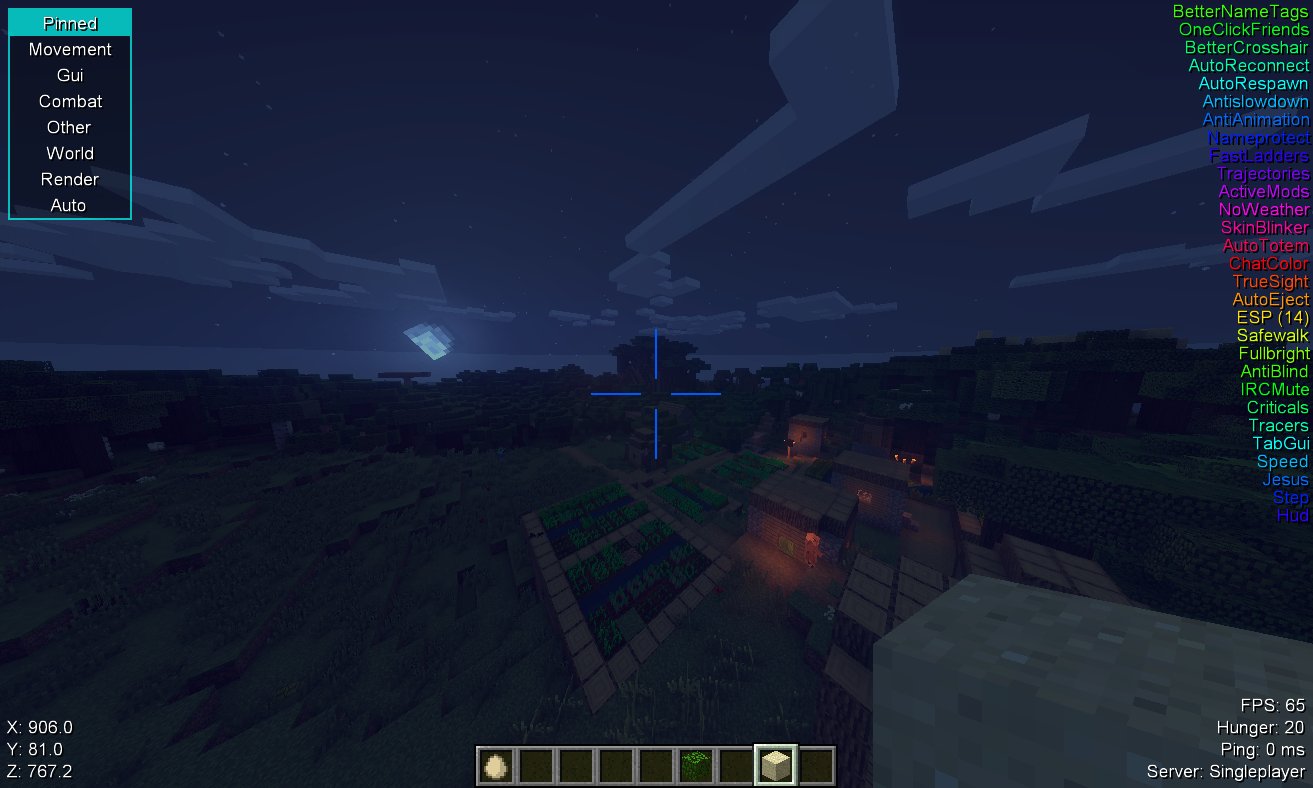
Task: Toggle off ESP (14)
Action: click(x=1272, y=317)
